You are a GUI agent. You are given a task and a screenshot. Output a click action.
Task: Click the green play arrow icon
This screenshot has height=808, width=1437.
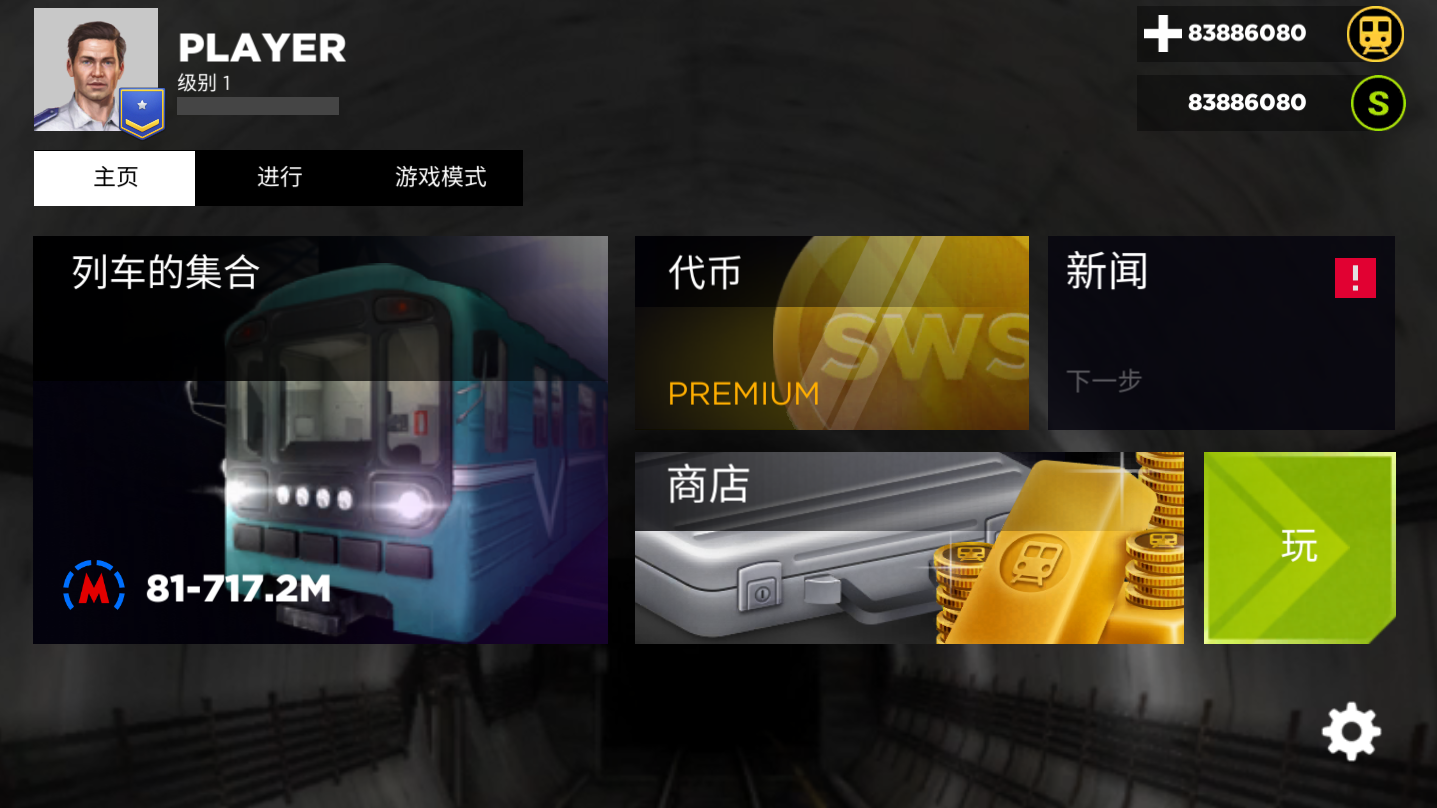(x=1299, y=547)
